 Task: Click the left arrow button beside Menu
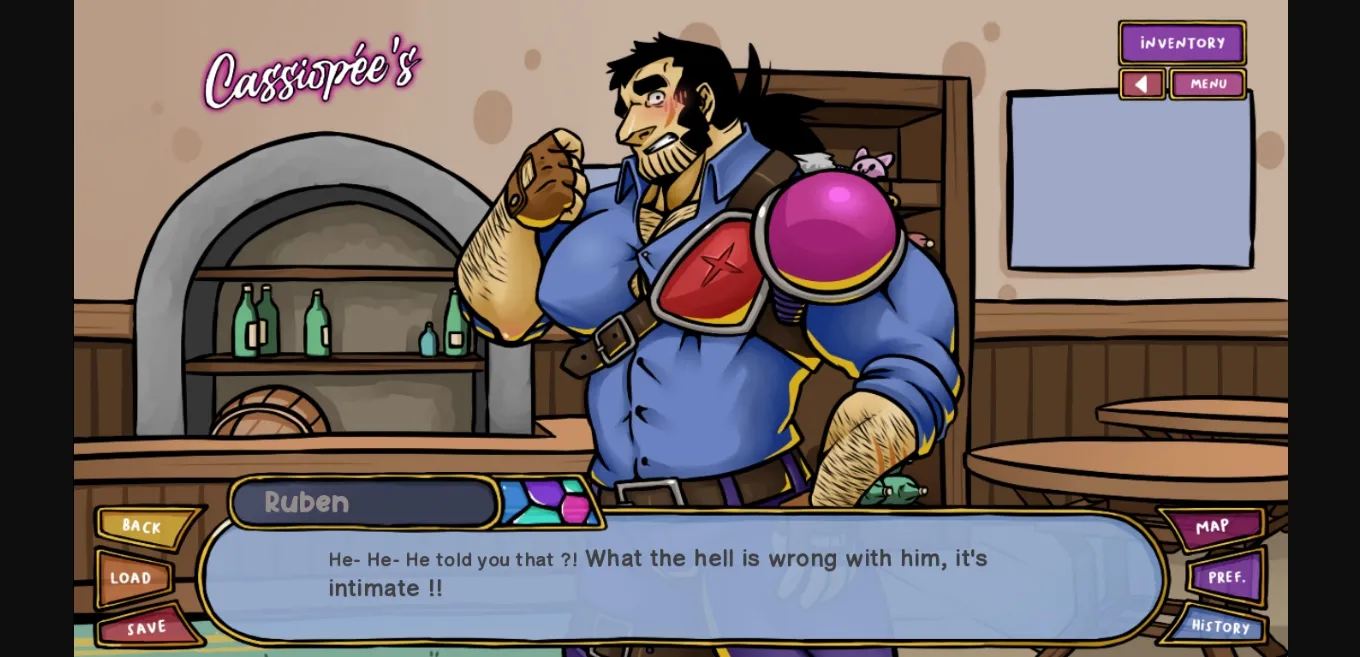[1141, 84]
